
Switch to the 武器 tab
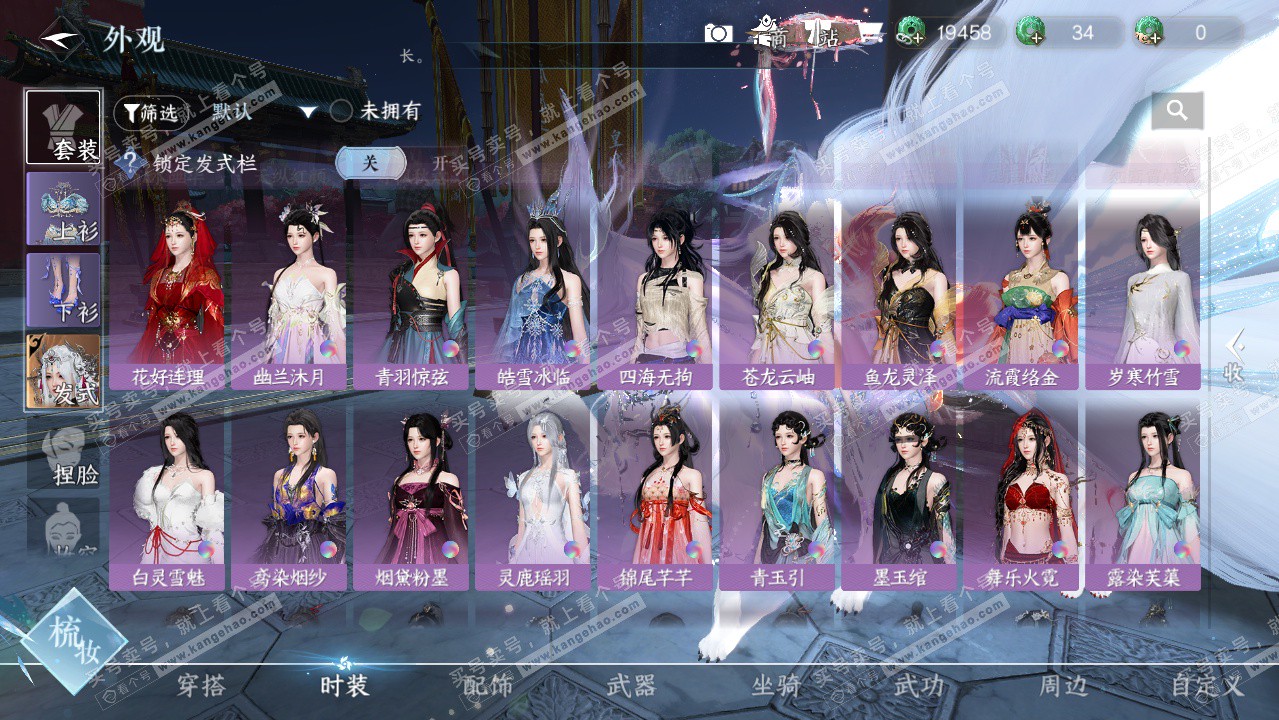point(631,686)
